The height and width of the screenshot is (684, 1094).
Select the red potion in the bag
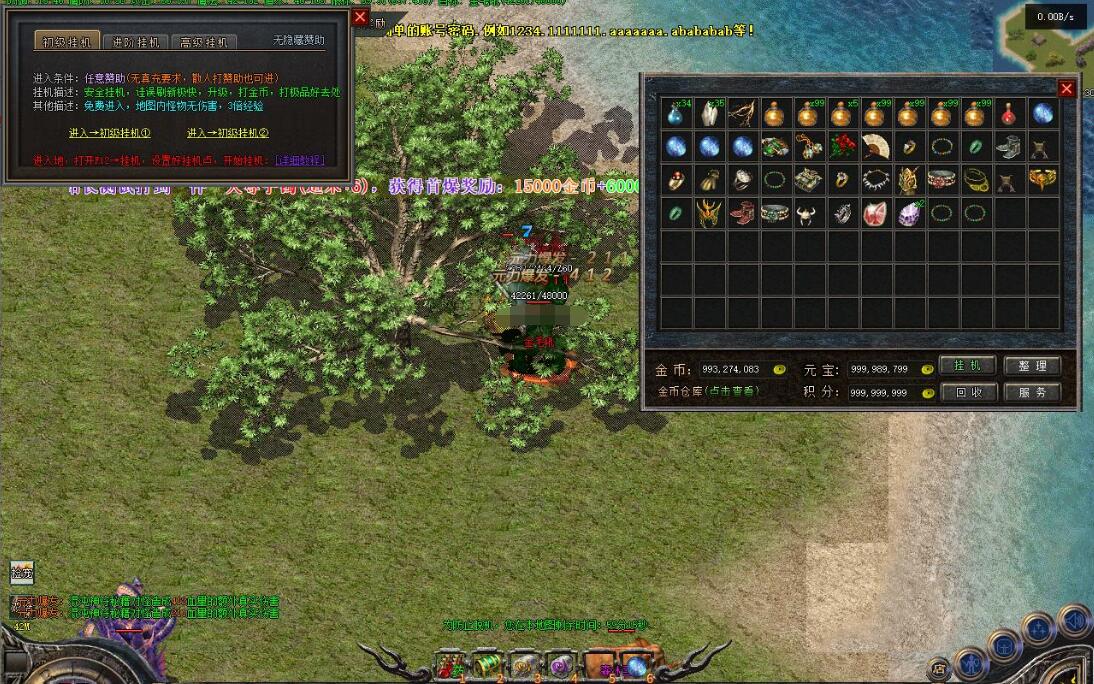[1010, 113]
